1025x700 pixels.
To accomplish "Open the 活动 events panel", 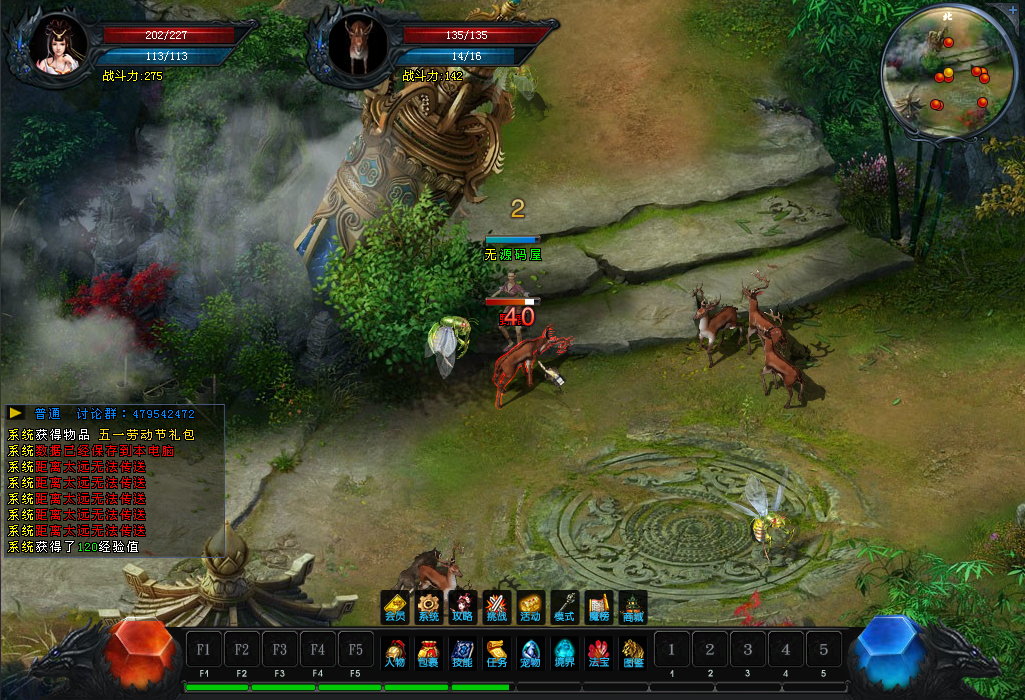I will (530, 607).
